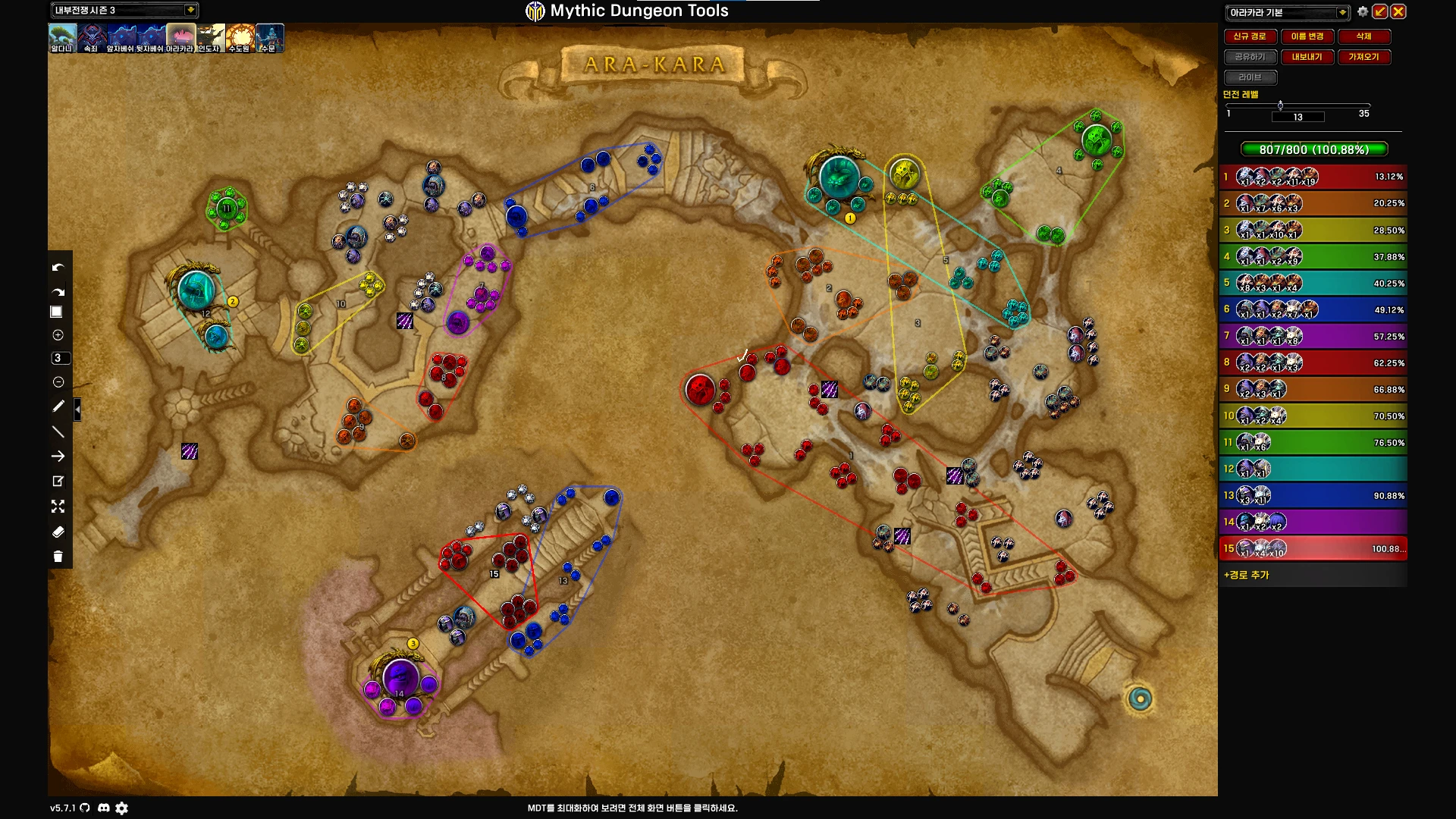Create a new route with 신규 경로
The image size is (1456, 819).
[x=1250, y=36]
